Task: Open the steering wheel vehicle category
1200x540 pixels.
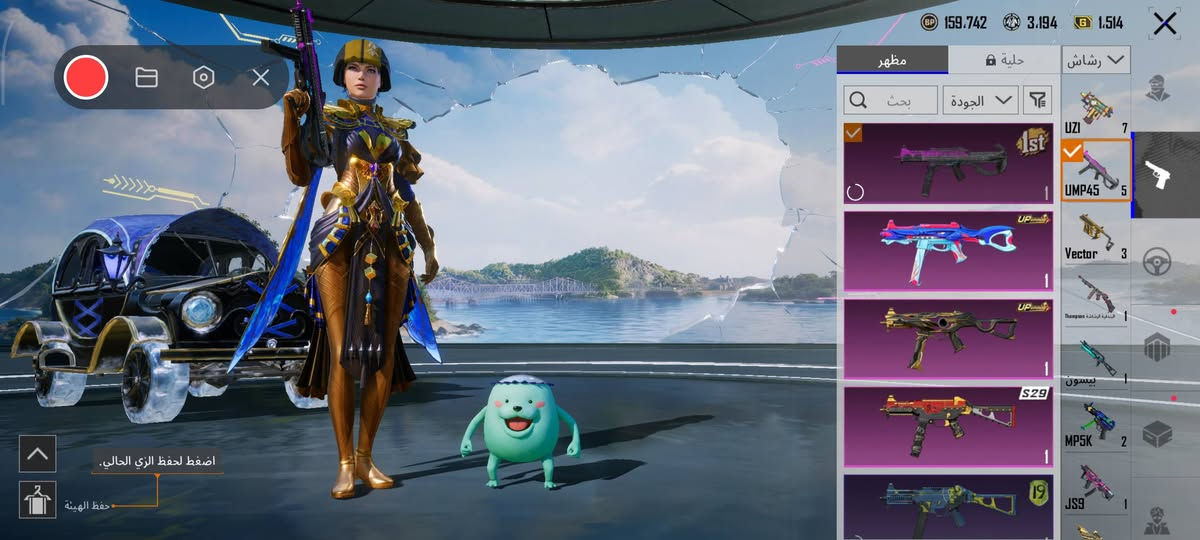Action: click(x=1157, y=263)
